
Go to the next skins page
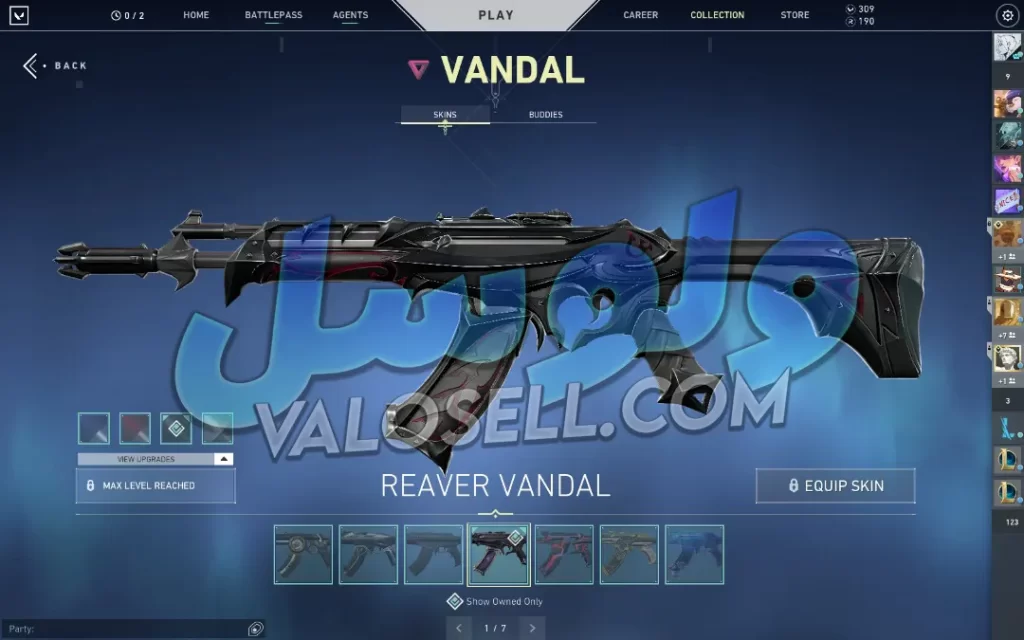point(532,628)
